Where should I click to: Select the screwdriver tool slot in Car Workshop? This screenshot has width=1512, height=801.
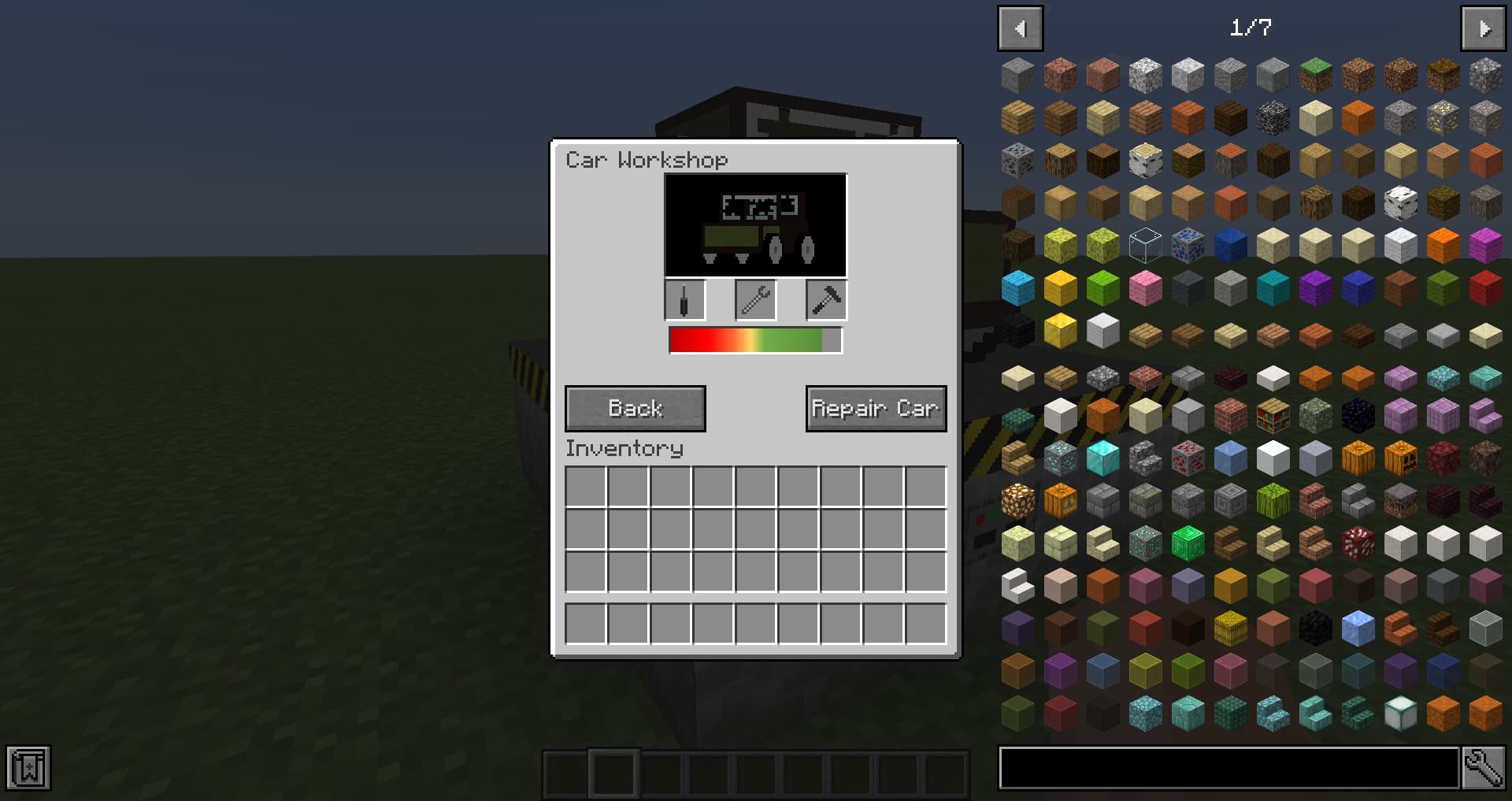684,299
